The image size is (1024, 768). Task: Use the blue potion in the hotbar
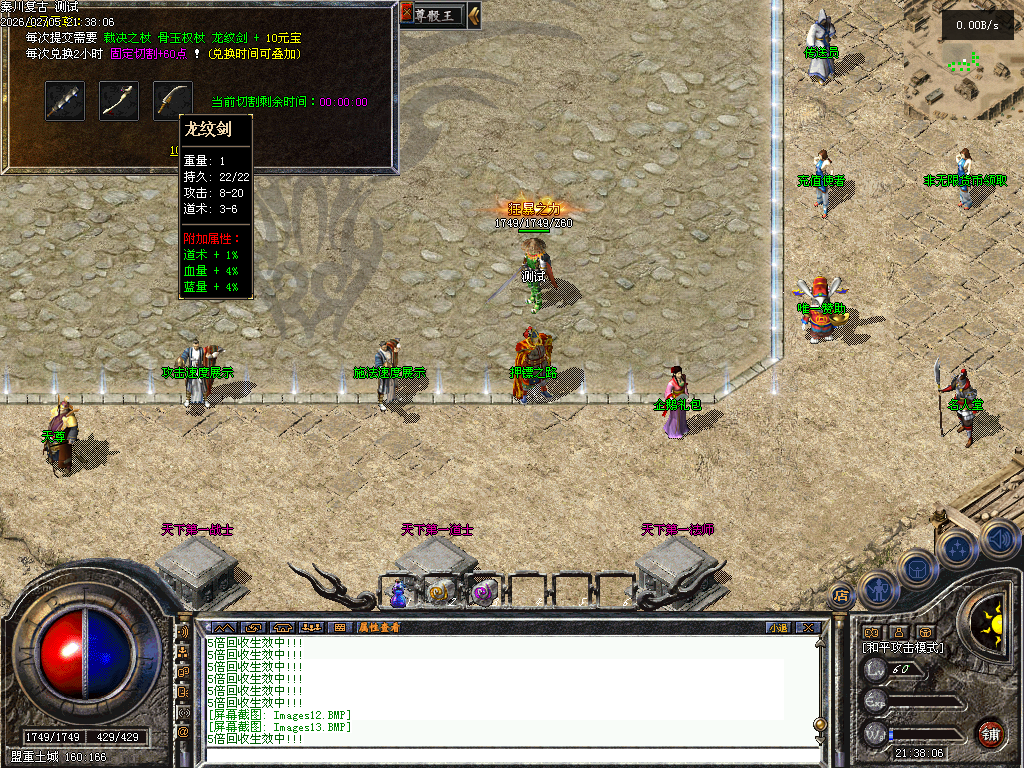click(x=398, y=593)
